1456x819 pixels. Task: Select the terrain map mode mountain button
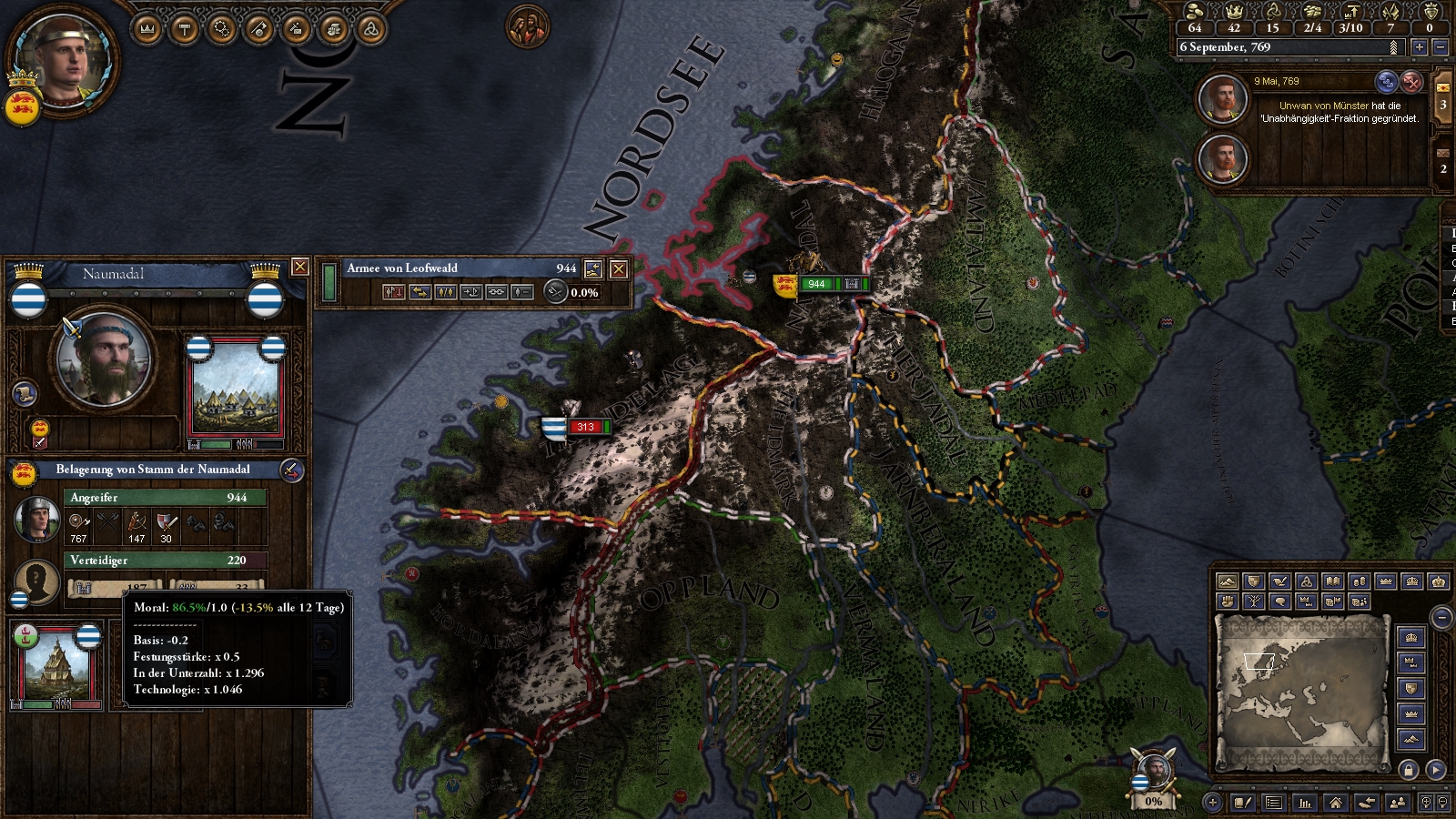[x=1228, y=581]
